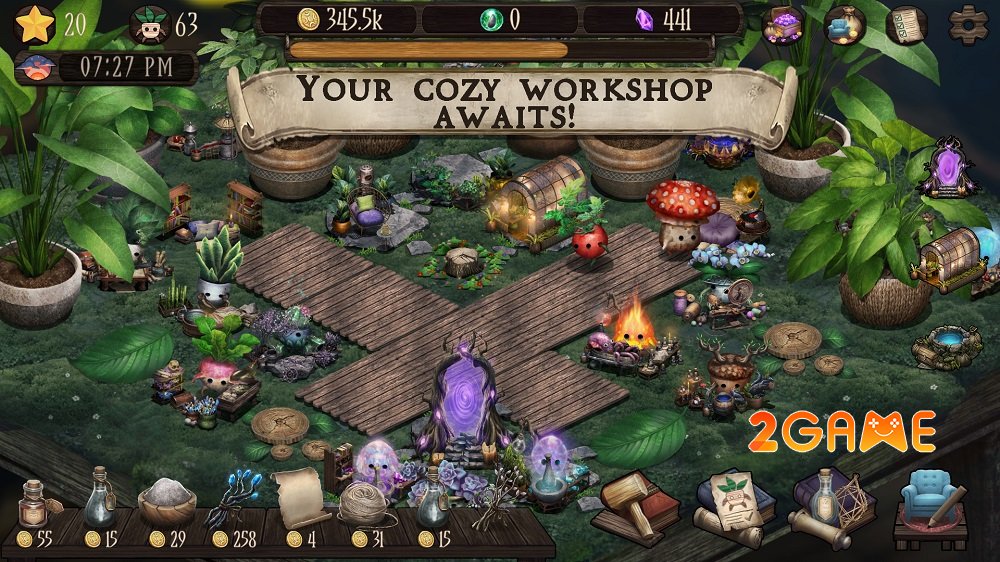
Task: Open the checklist task scroll
Action: point(907,25)
